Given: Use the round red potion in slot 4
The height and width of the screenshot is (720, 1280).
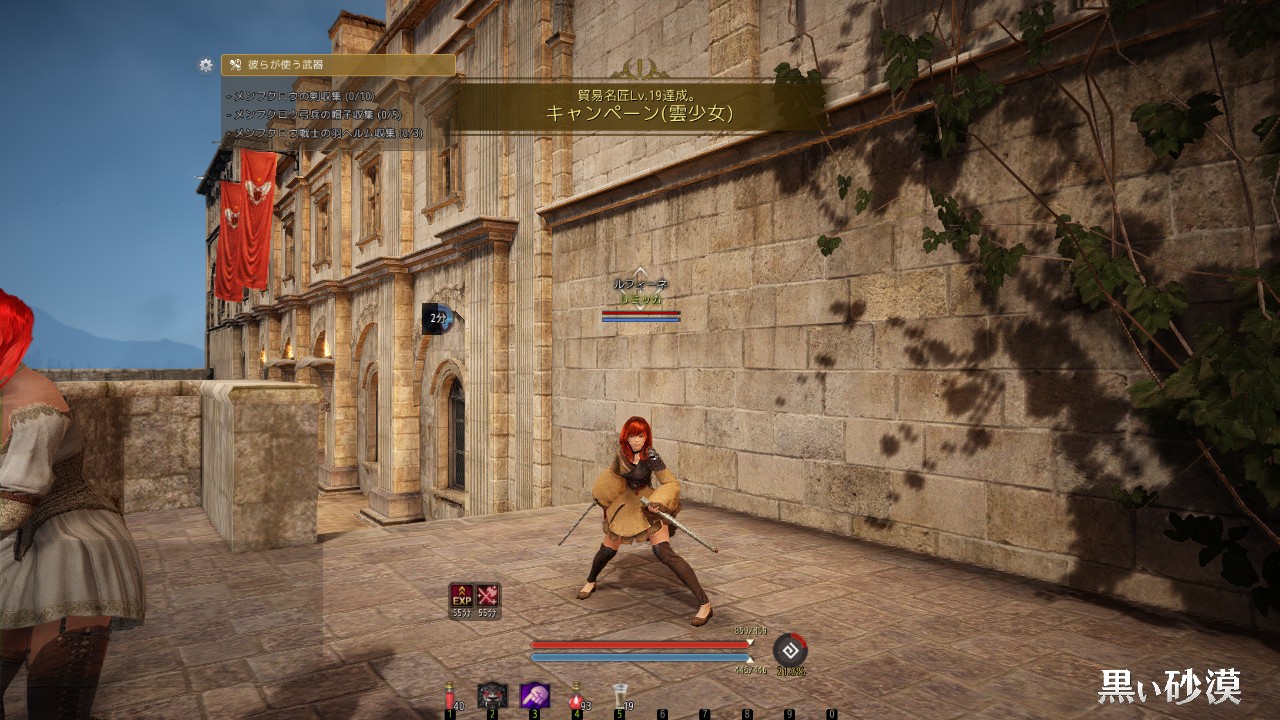Looking at the screenshot, I should (576, 696).
